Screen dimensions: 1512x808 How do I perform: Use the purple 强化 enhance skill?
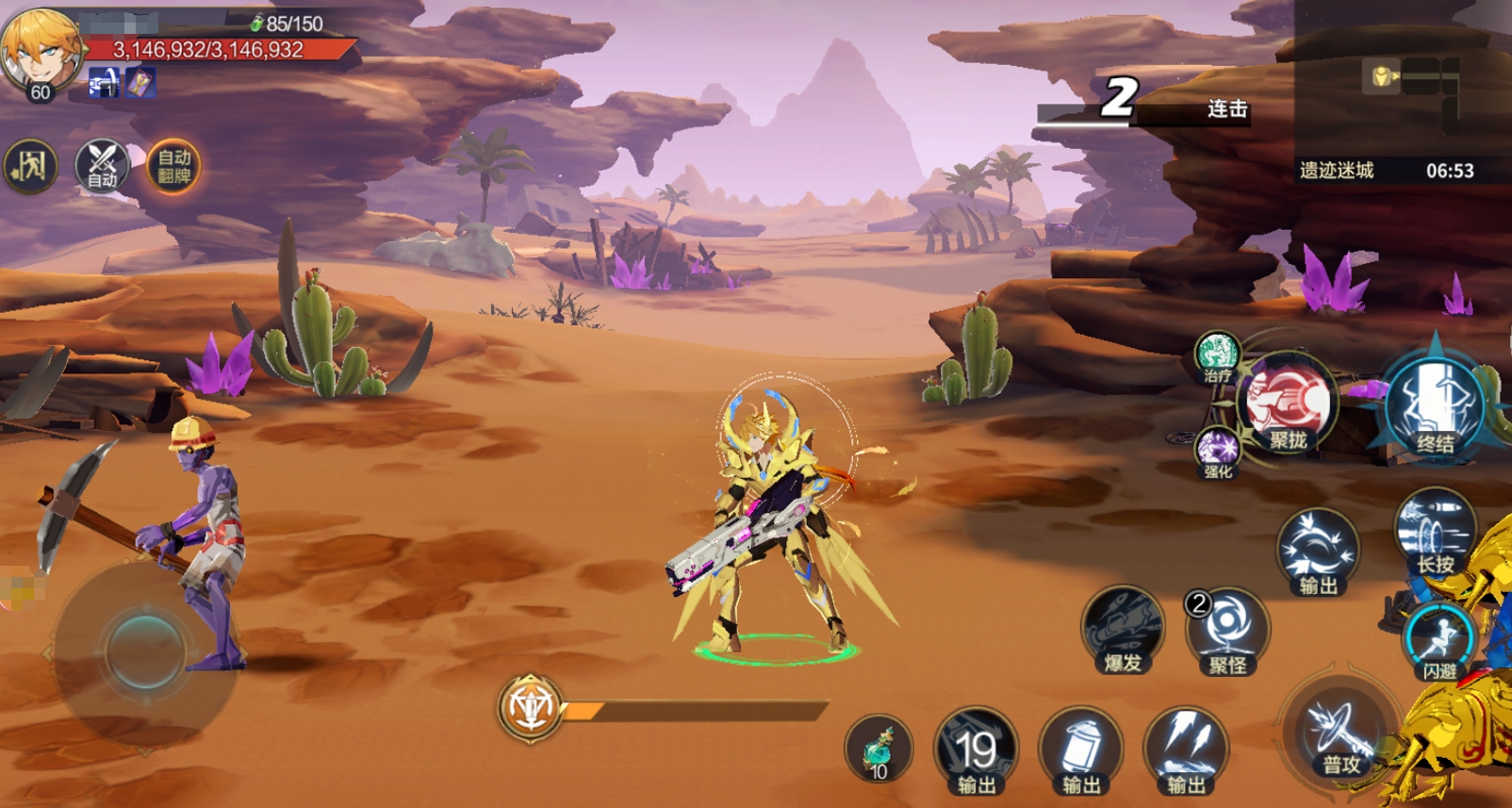(1218, 451)
